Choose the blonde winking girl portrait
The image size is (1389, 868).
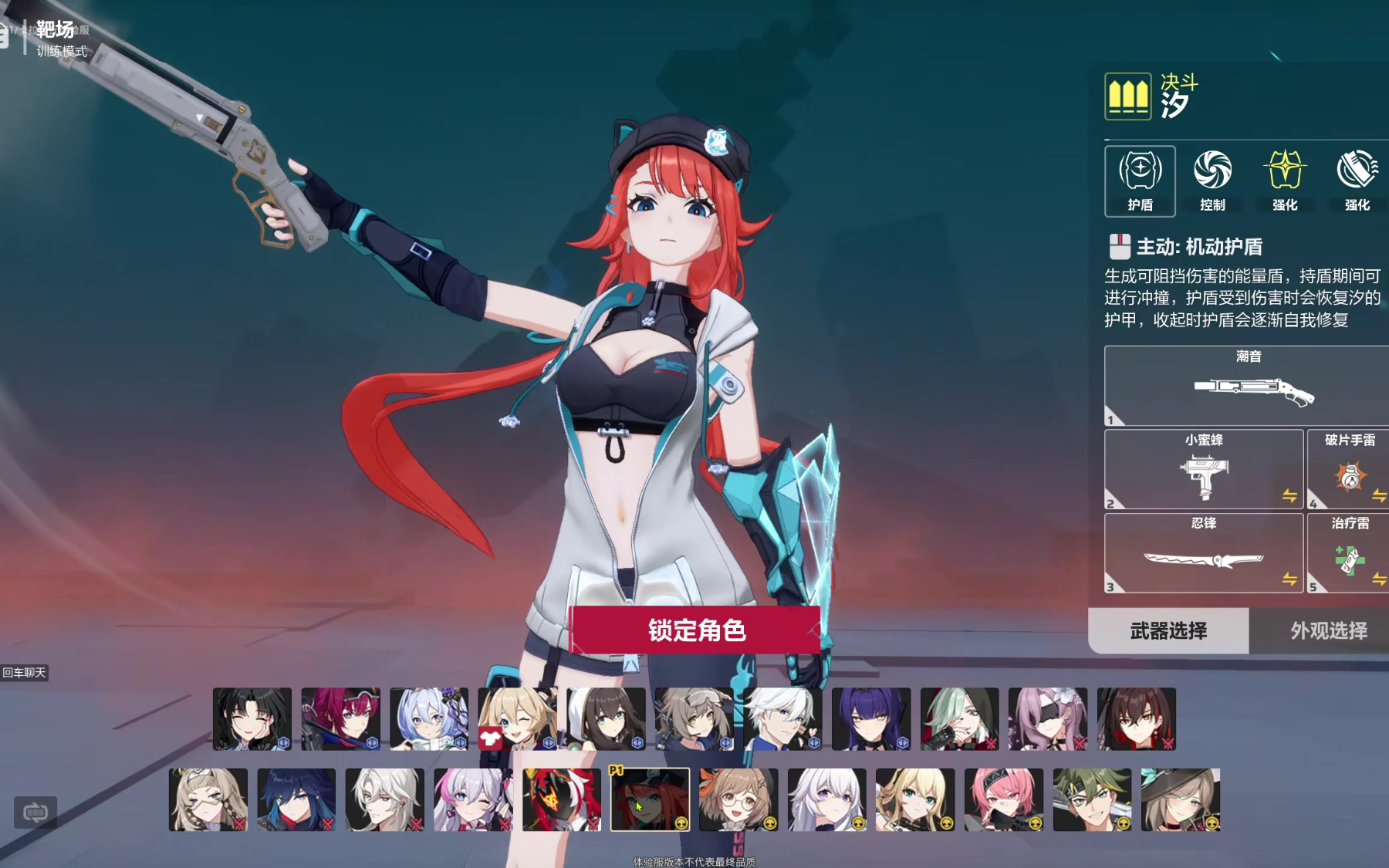click(517, 719)
